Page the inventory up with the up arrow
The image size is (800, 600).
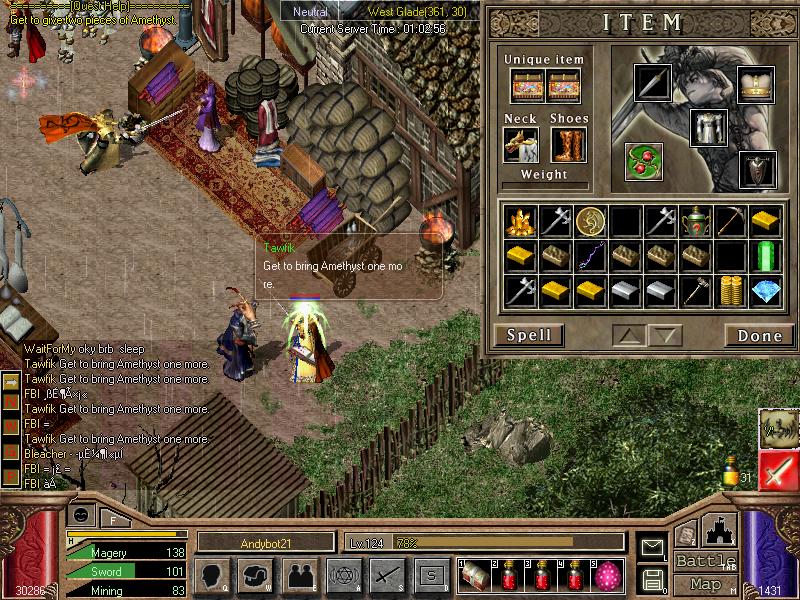[630, 335]
